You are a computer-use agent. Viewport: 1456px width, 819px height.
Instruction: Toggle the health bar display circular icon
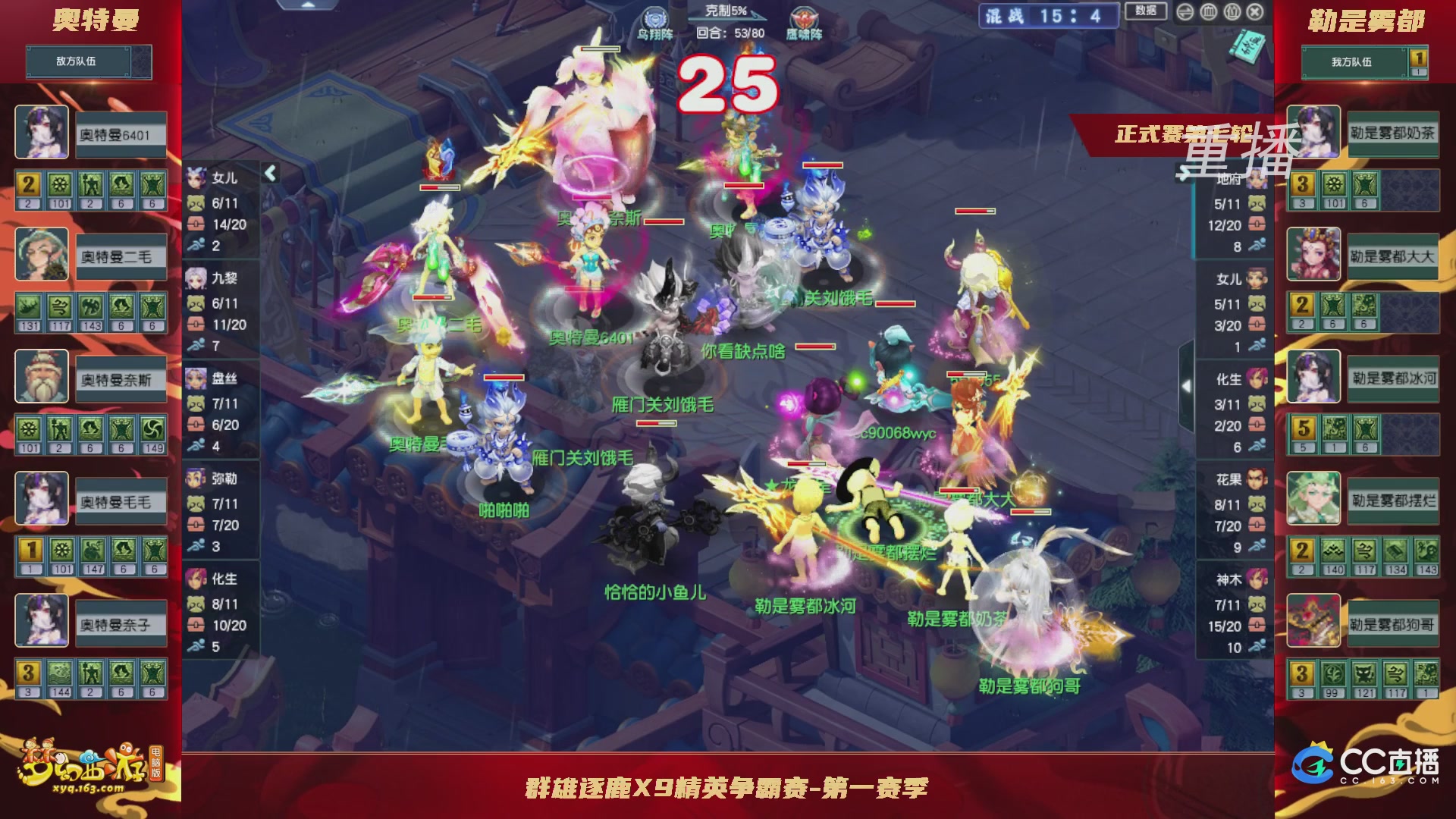point(1209,13)
